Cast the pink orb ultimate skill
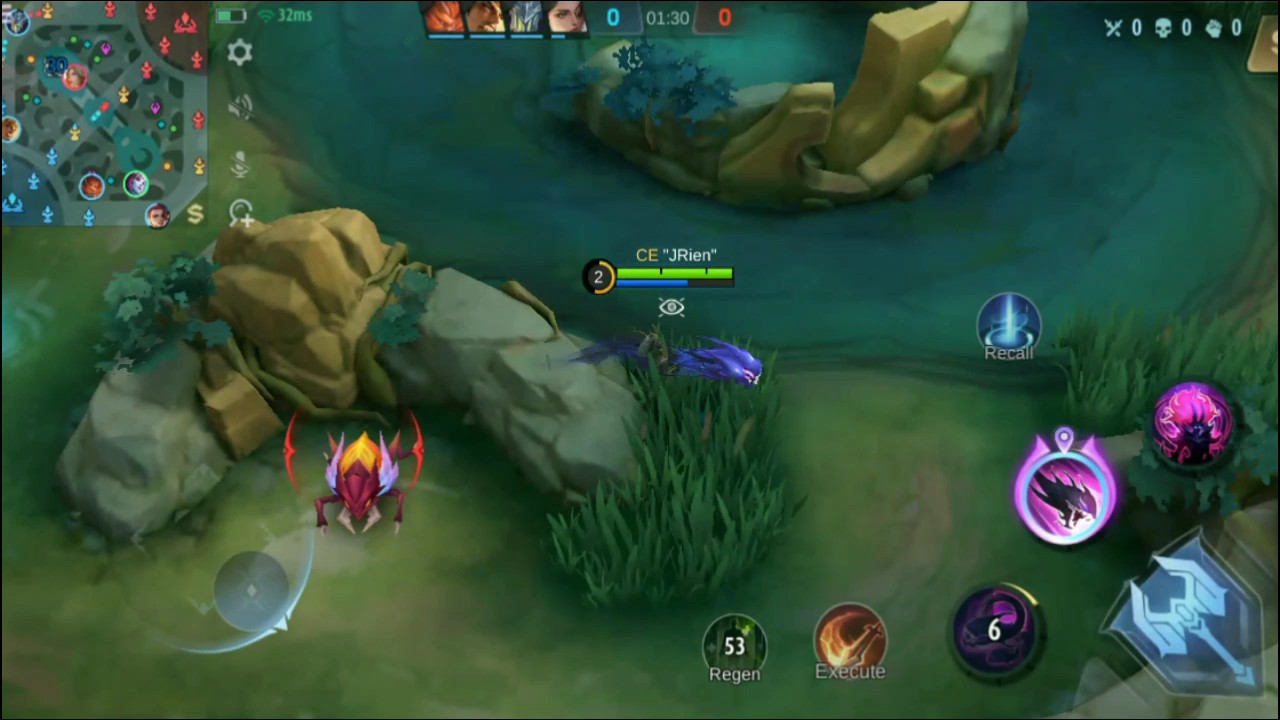The height and width of the screenshot is (720, 1280). tap(1193, 423)
